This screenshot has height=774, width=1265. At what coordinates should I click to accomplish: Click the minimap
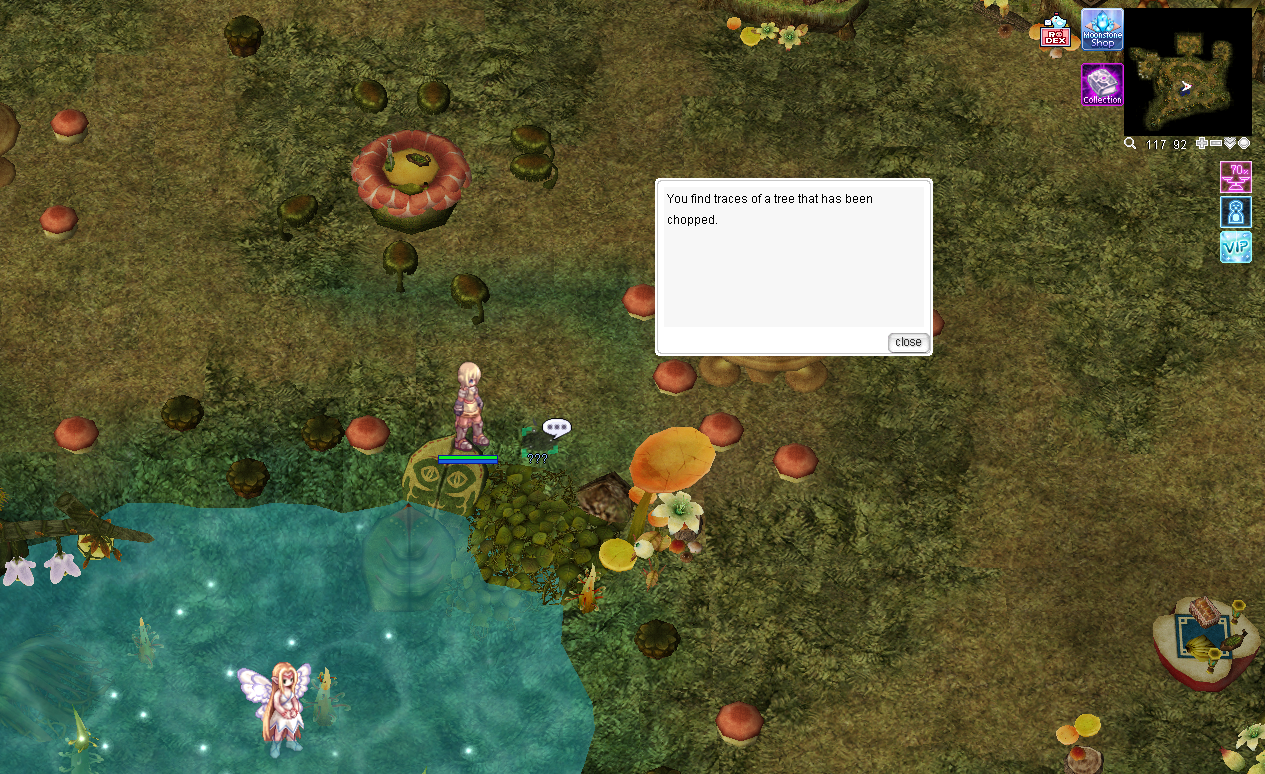[1187, 72]
